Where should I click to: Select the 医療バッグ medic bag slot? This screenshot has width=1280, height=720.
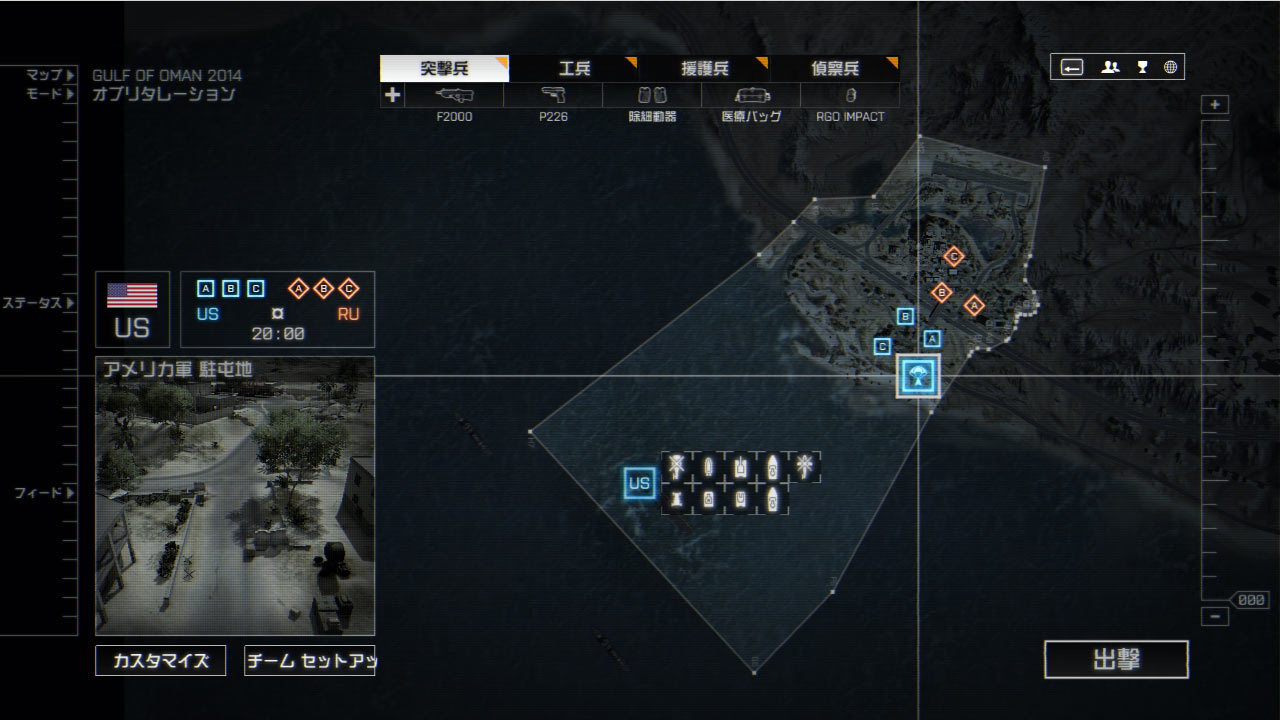[751, 96]
